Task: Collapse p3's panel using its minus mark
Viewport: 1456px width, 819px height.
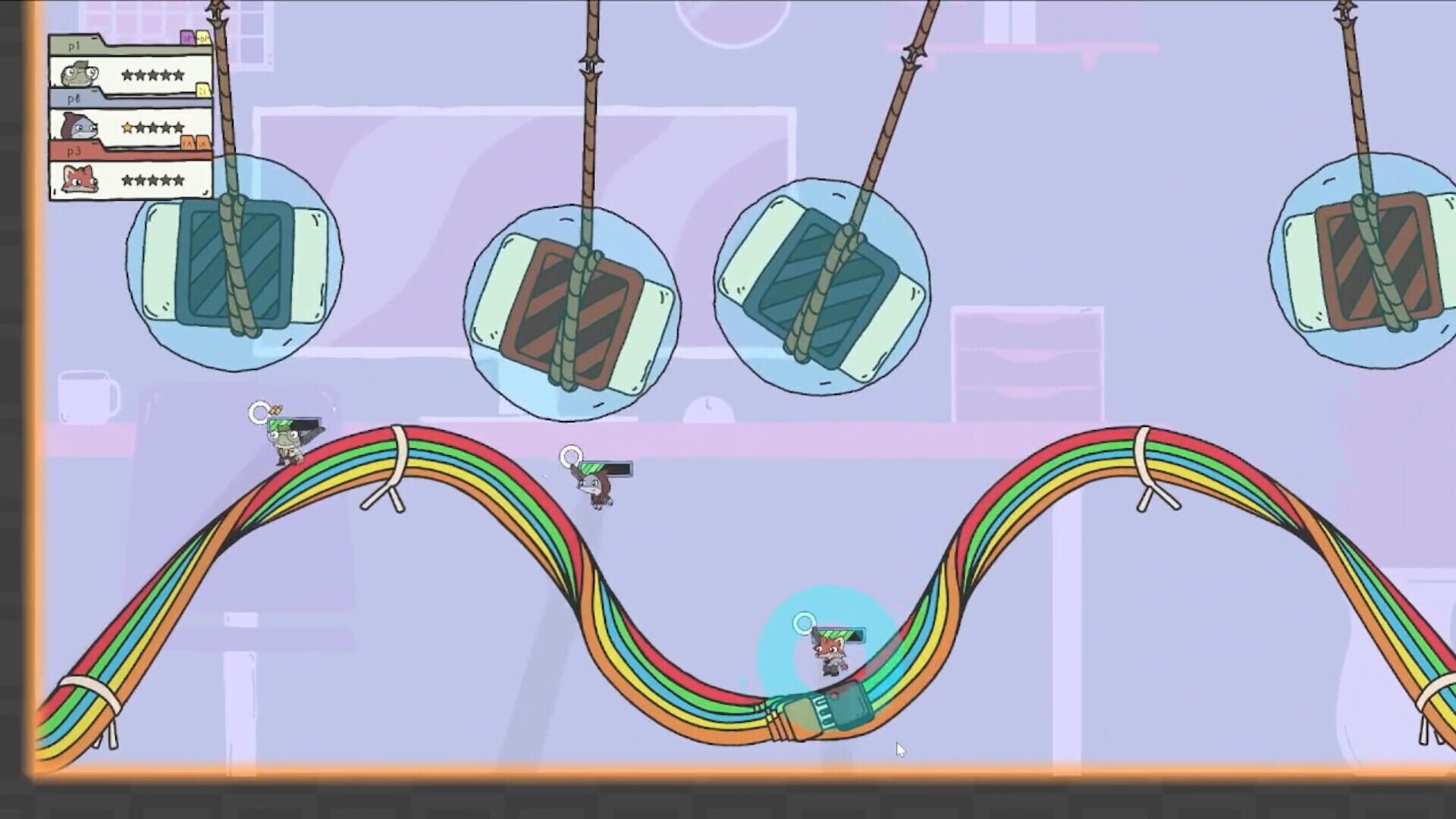Action: pyautogui.click(x=94, y=143)
